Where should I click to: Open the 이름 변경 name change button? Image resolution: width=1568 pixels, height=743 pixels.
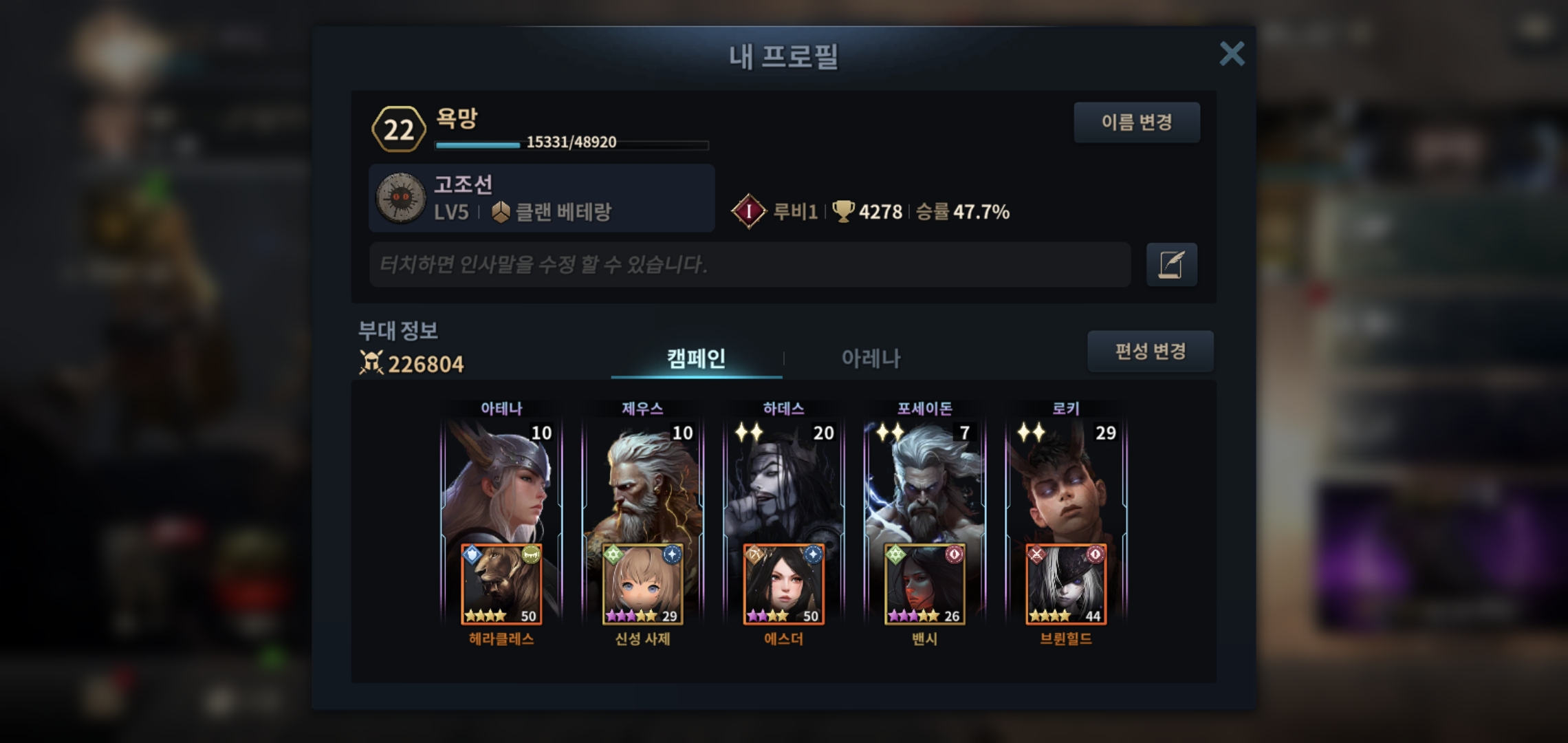point(1136,122)
